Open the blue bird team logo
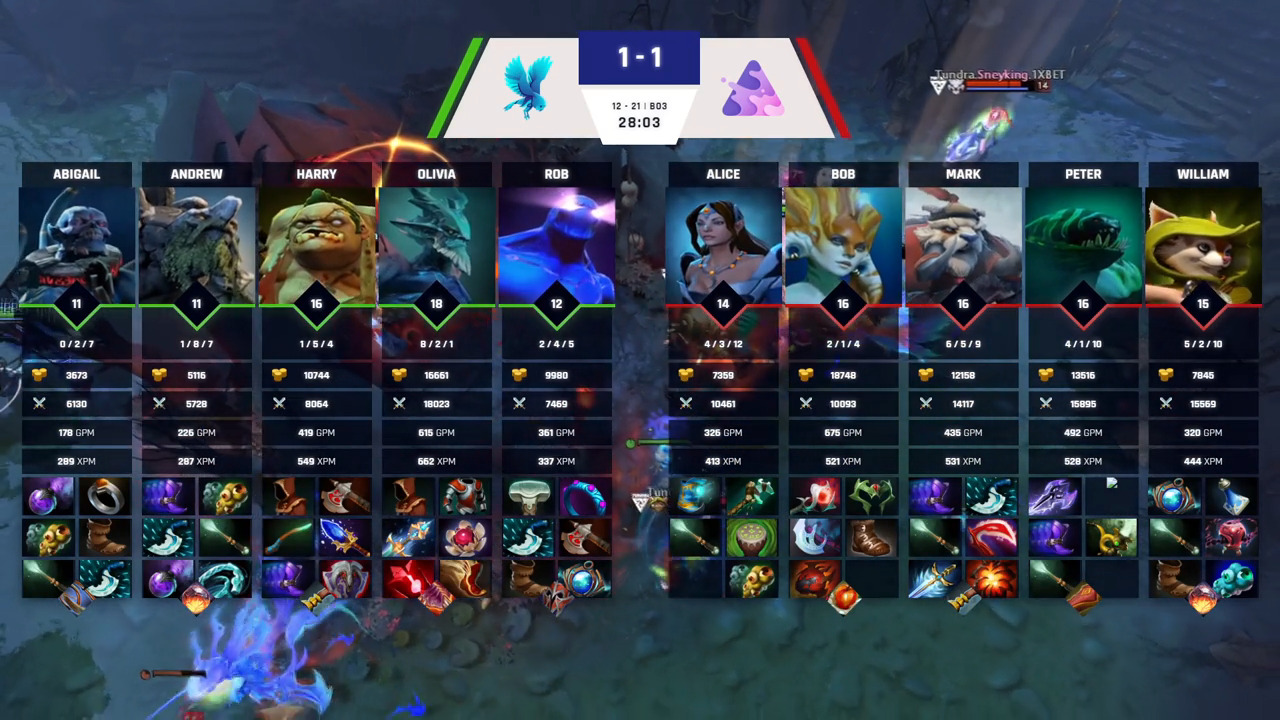Viewport: 1280px width, 720px height. [528, 88]
